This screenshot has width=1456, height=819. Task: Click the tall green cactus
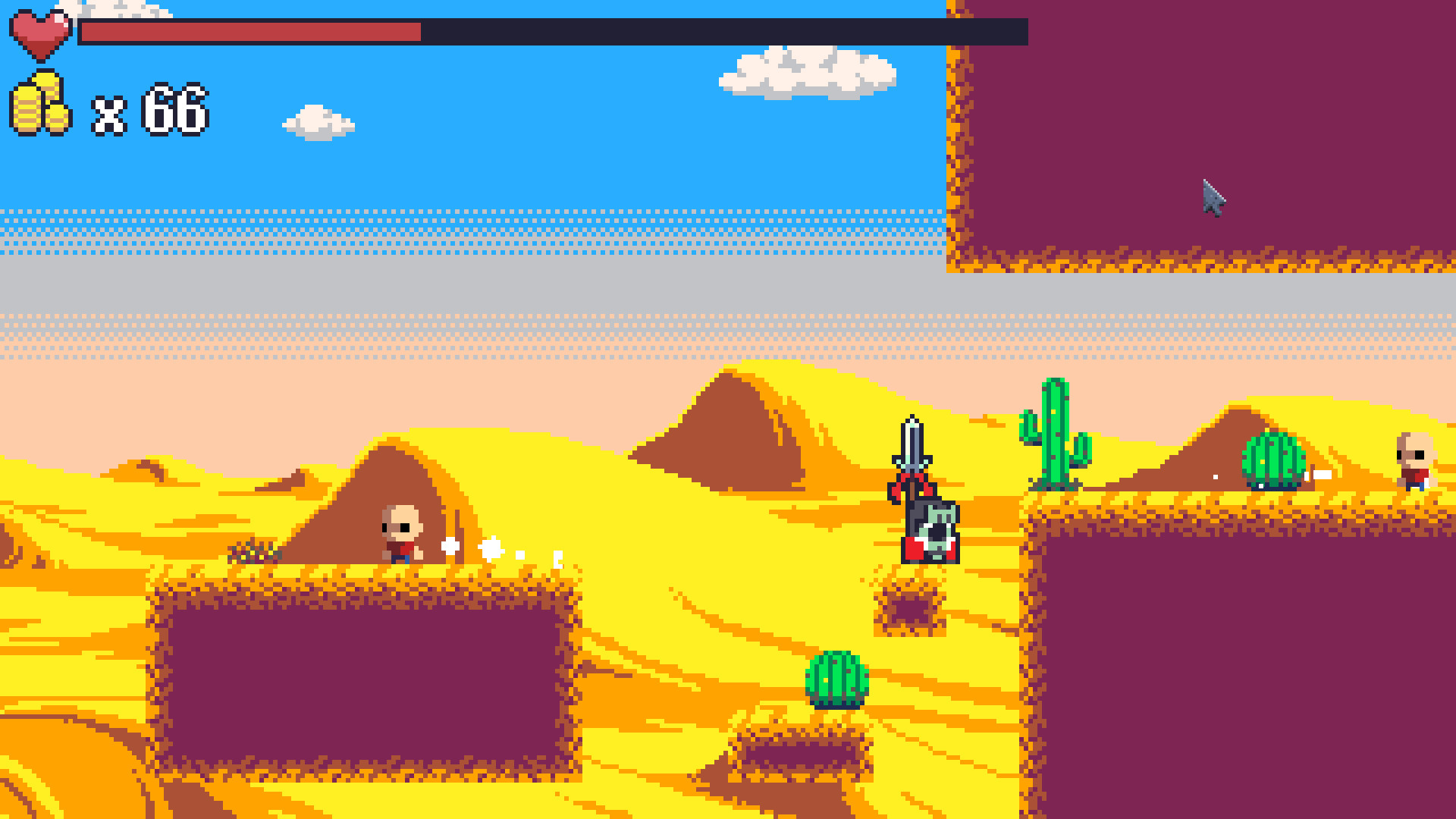pyautogui.click(x=1054, y=432)
